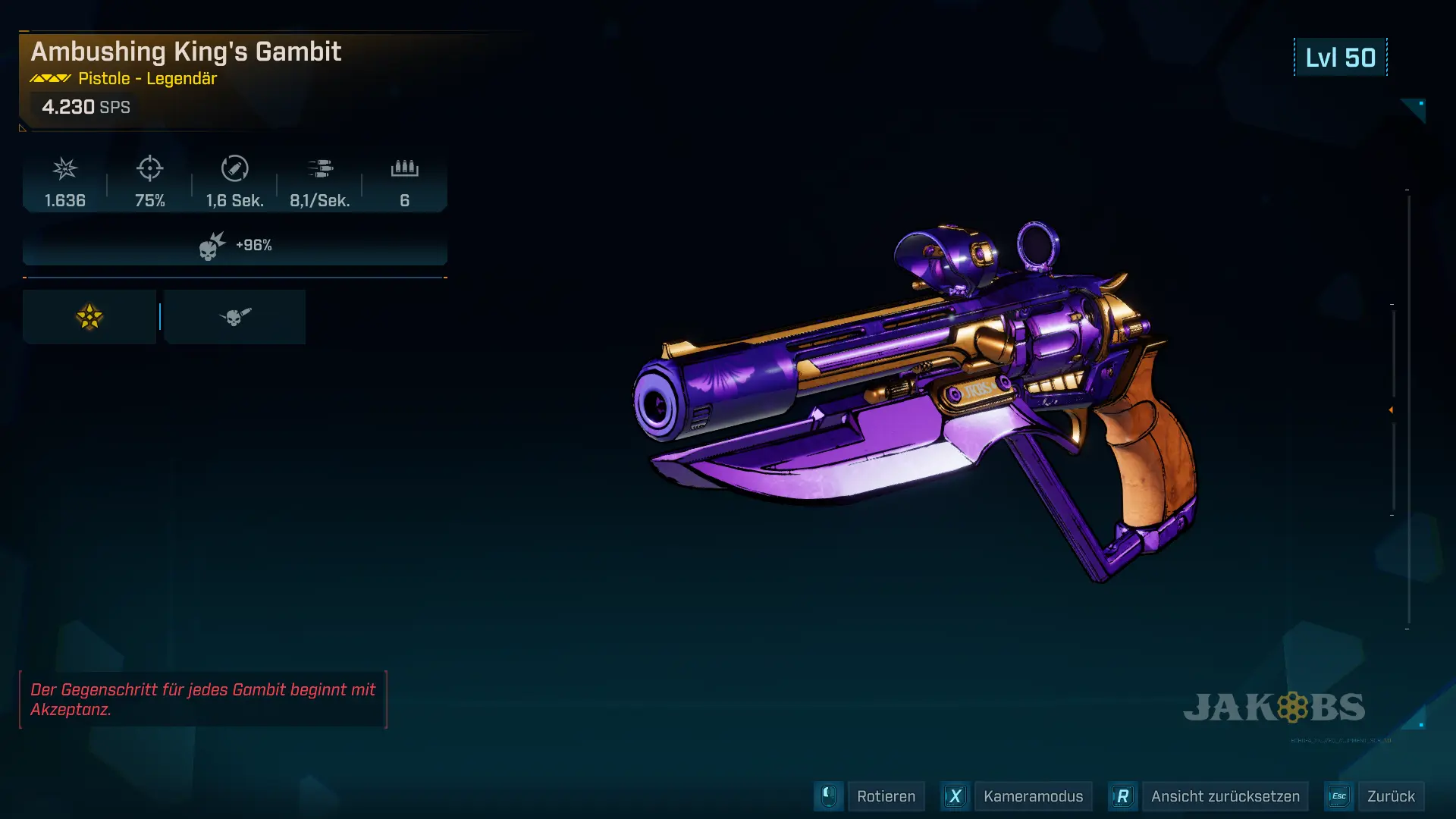Select the skull with bullet perk tile
The width and height of the screenshot is (1456, 819).
pos(235,317)
